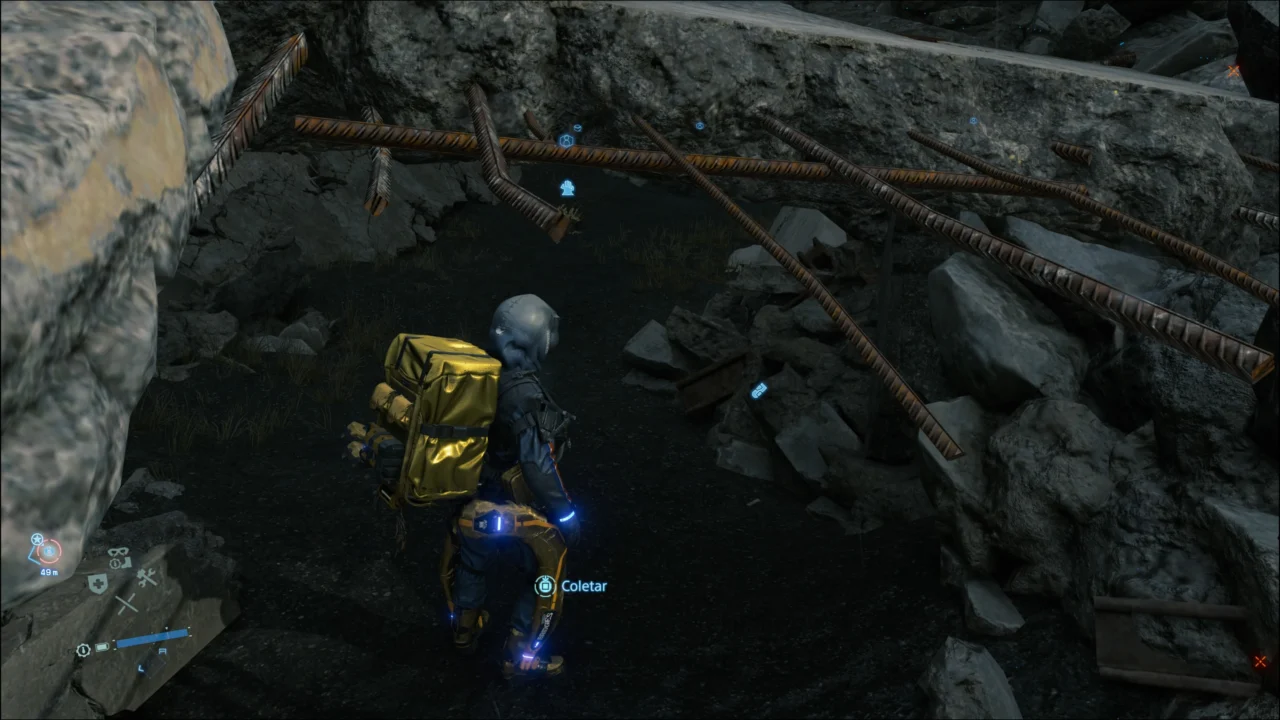
Task: Activate the Coletar collect prompt
Action: tap(584, 586)
